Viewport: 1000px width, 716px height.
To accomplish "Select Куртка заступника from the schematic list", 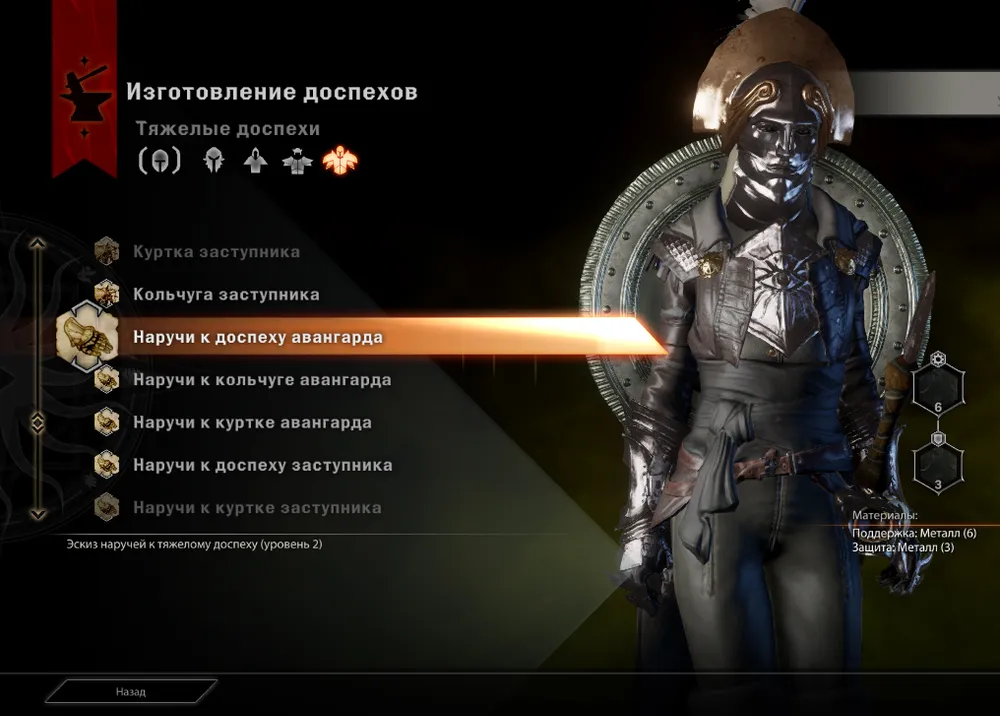I will pos(216,252).
